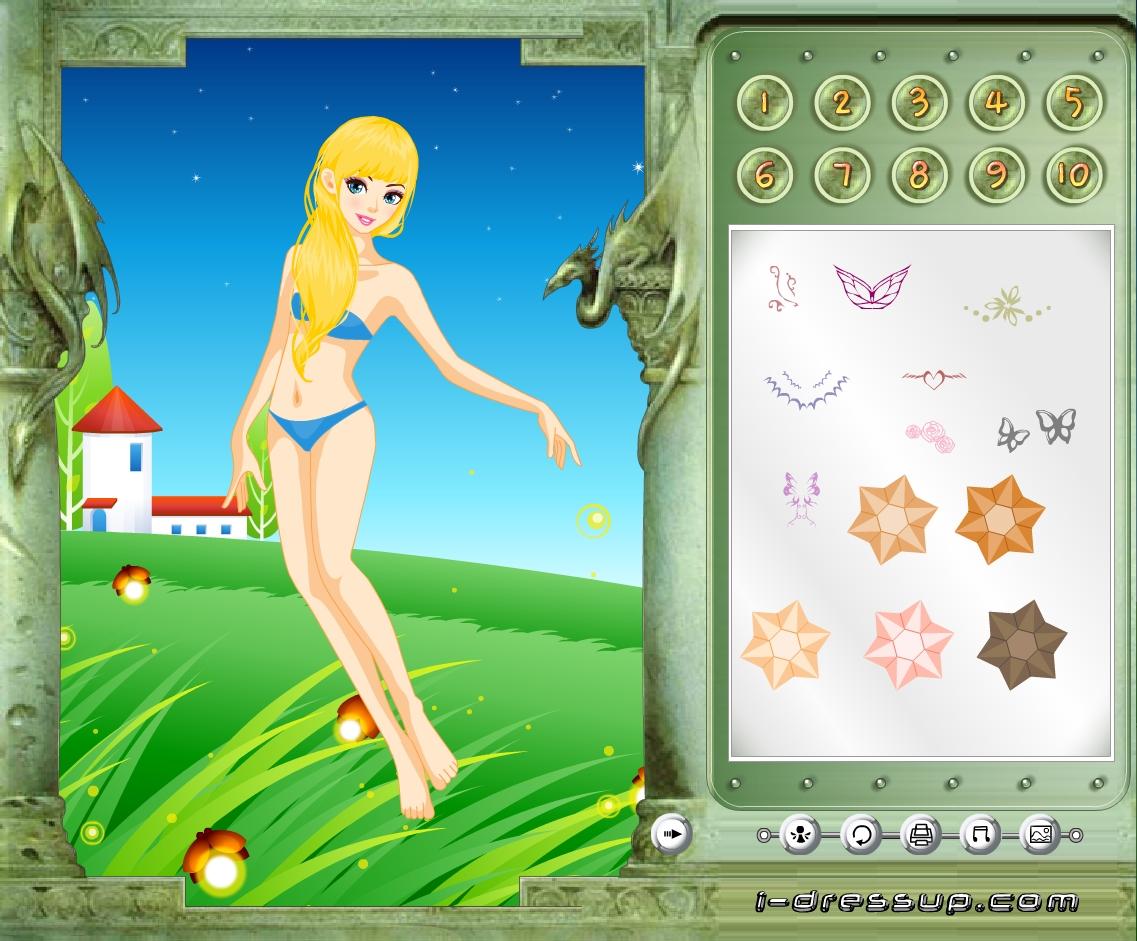Choose the dark brown star skin tone
Image resolution: width=1137 pixels, height=941 pixels.
[1021, 645]
